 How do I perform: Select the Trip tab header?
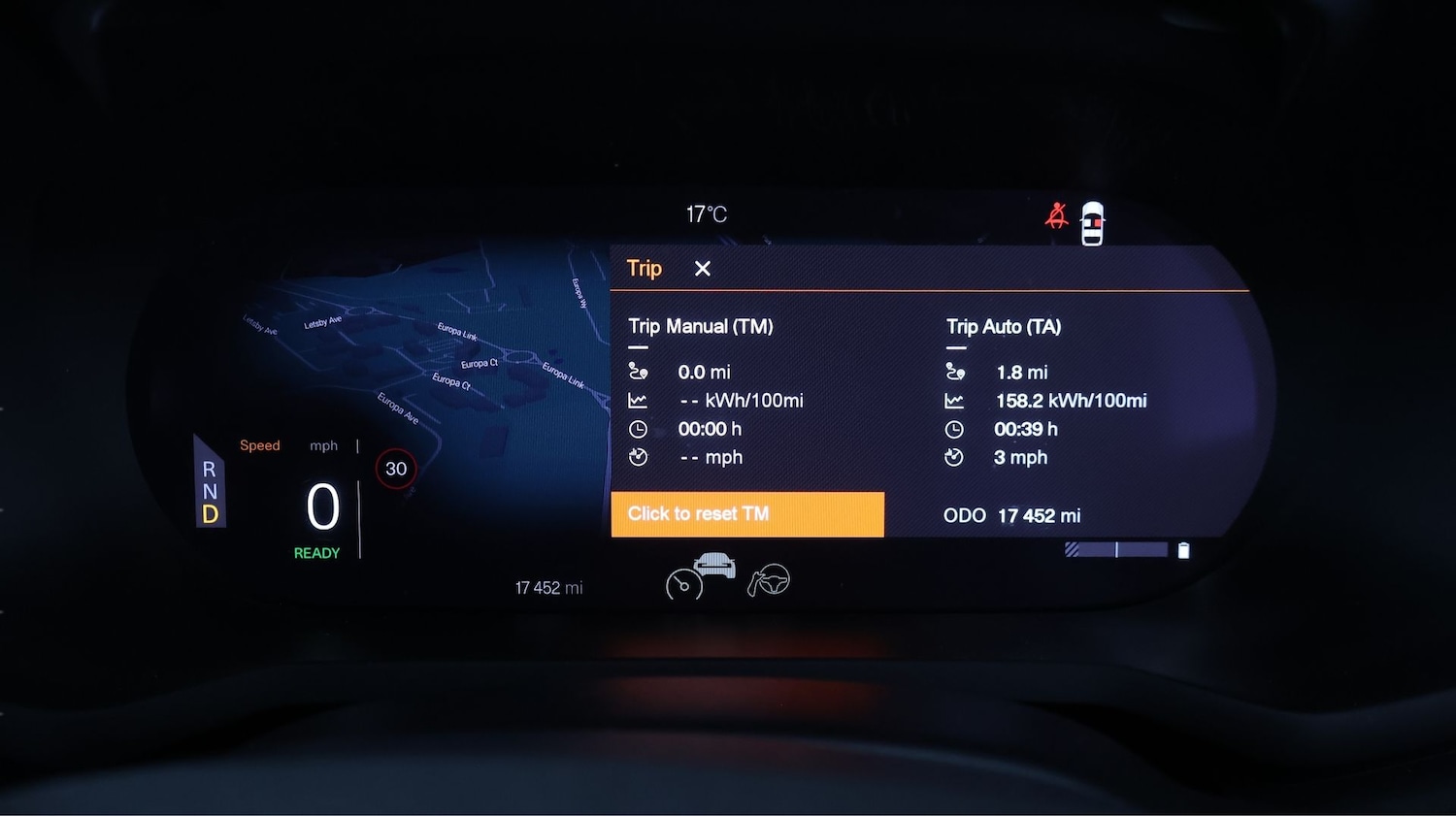[x=645, y=269]
